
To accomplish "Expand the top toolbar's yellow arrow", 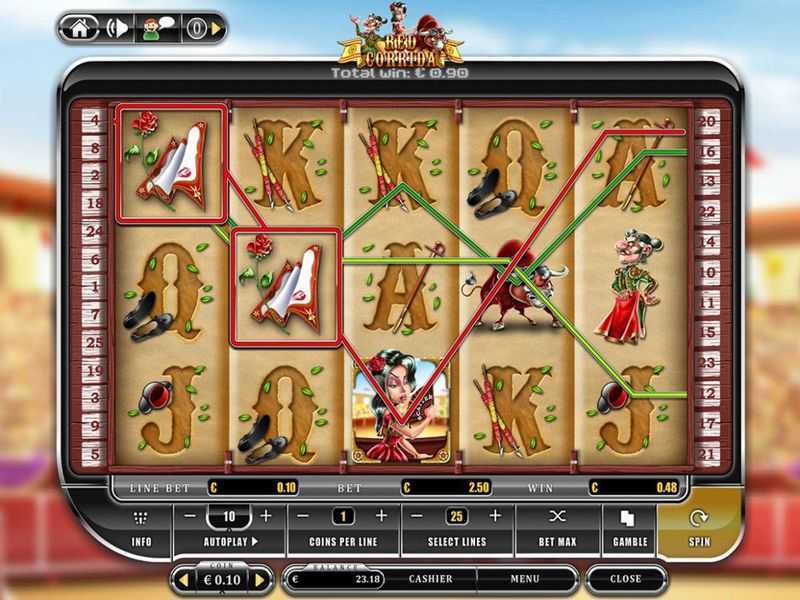I will point(217,28).
